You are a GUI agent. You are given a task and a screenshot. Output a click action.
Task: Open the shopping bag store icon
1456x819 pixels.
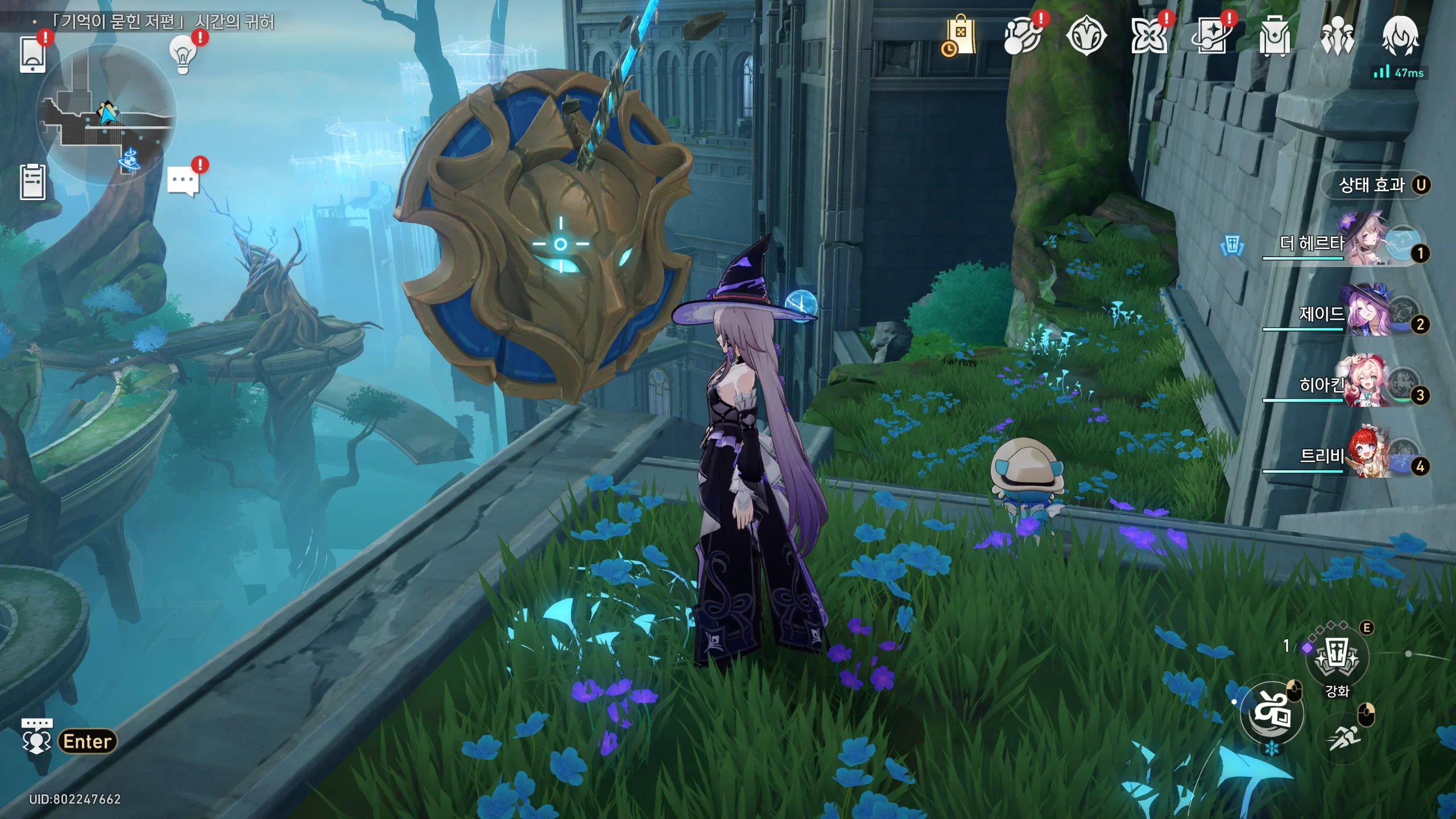960,36
